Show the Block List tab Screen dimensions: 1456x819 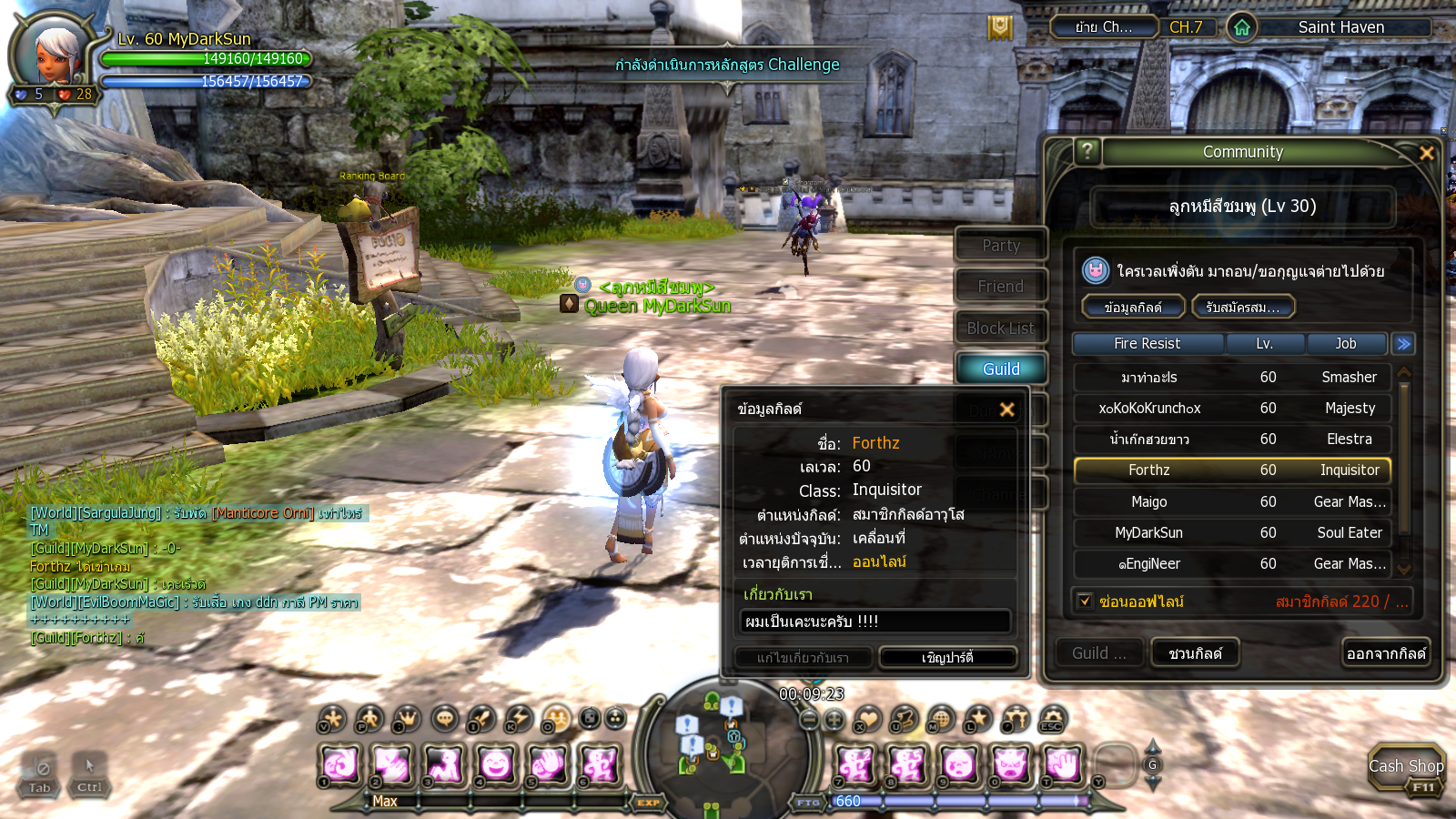(1001, 328)
